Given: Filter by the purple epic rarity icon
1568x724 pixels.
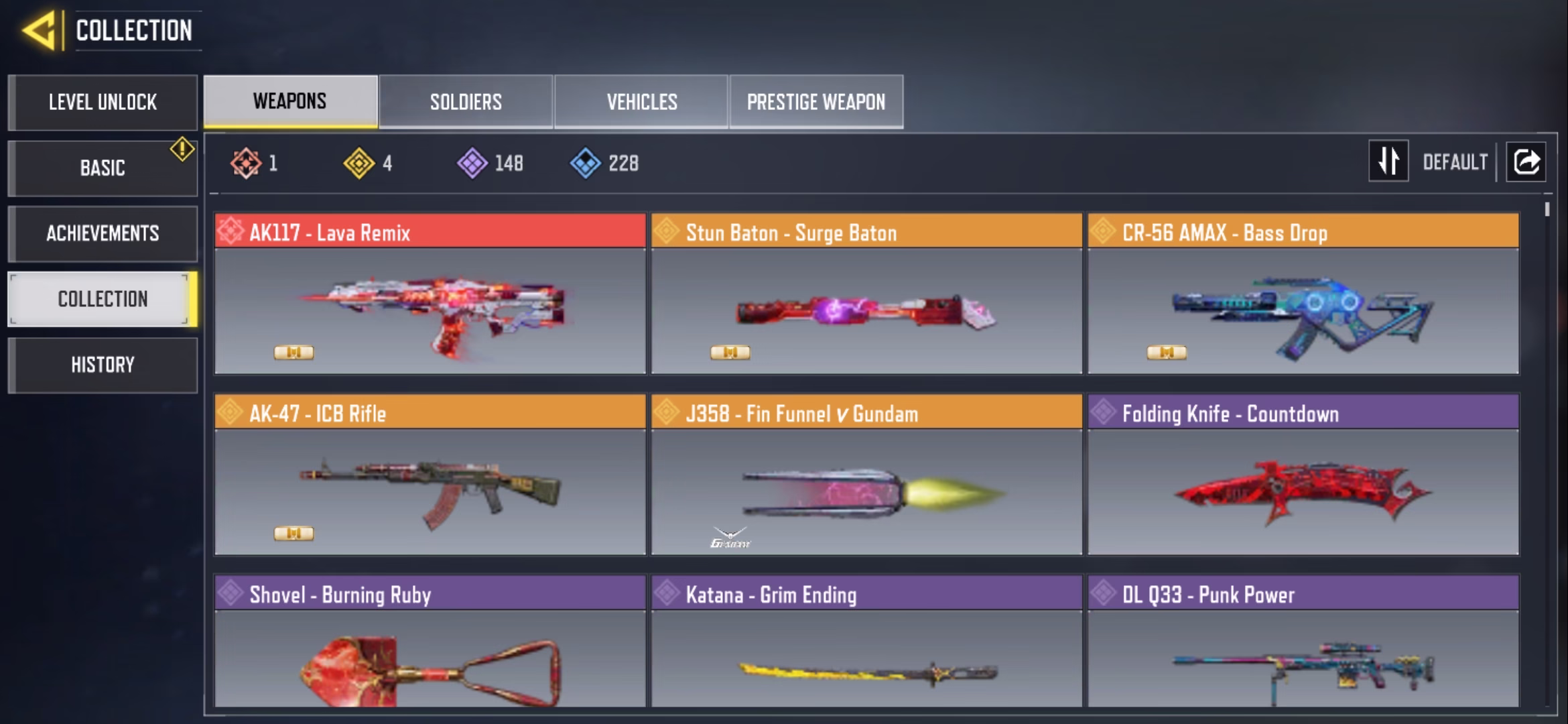Looking at the screenshot, I should 472,163.
